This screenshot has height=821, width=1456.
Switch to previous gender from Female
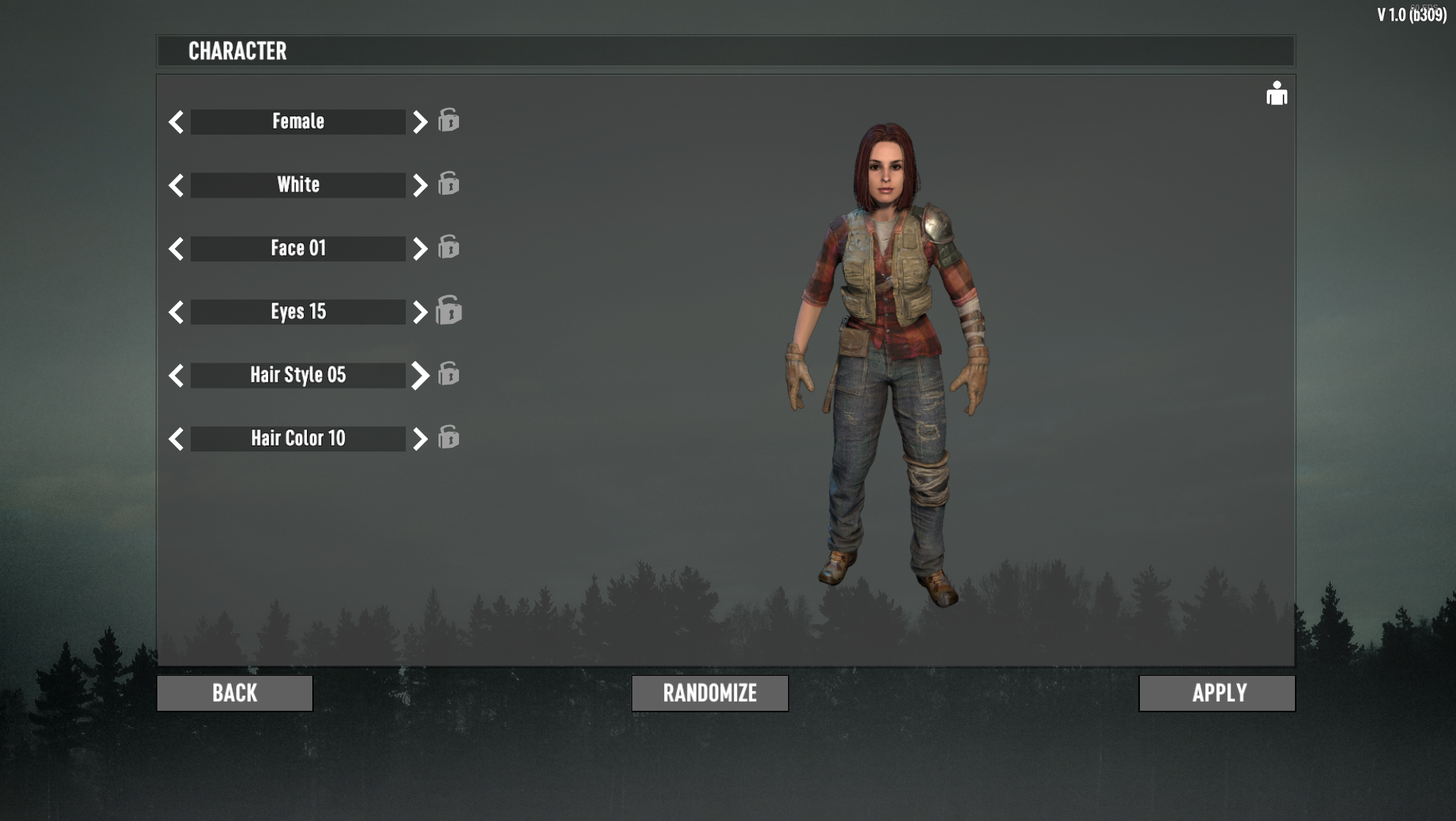point(176,122)
